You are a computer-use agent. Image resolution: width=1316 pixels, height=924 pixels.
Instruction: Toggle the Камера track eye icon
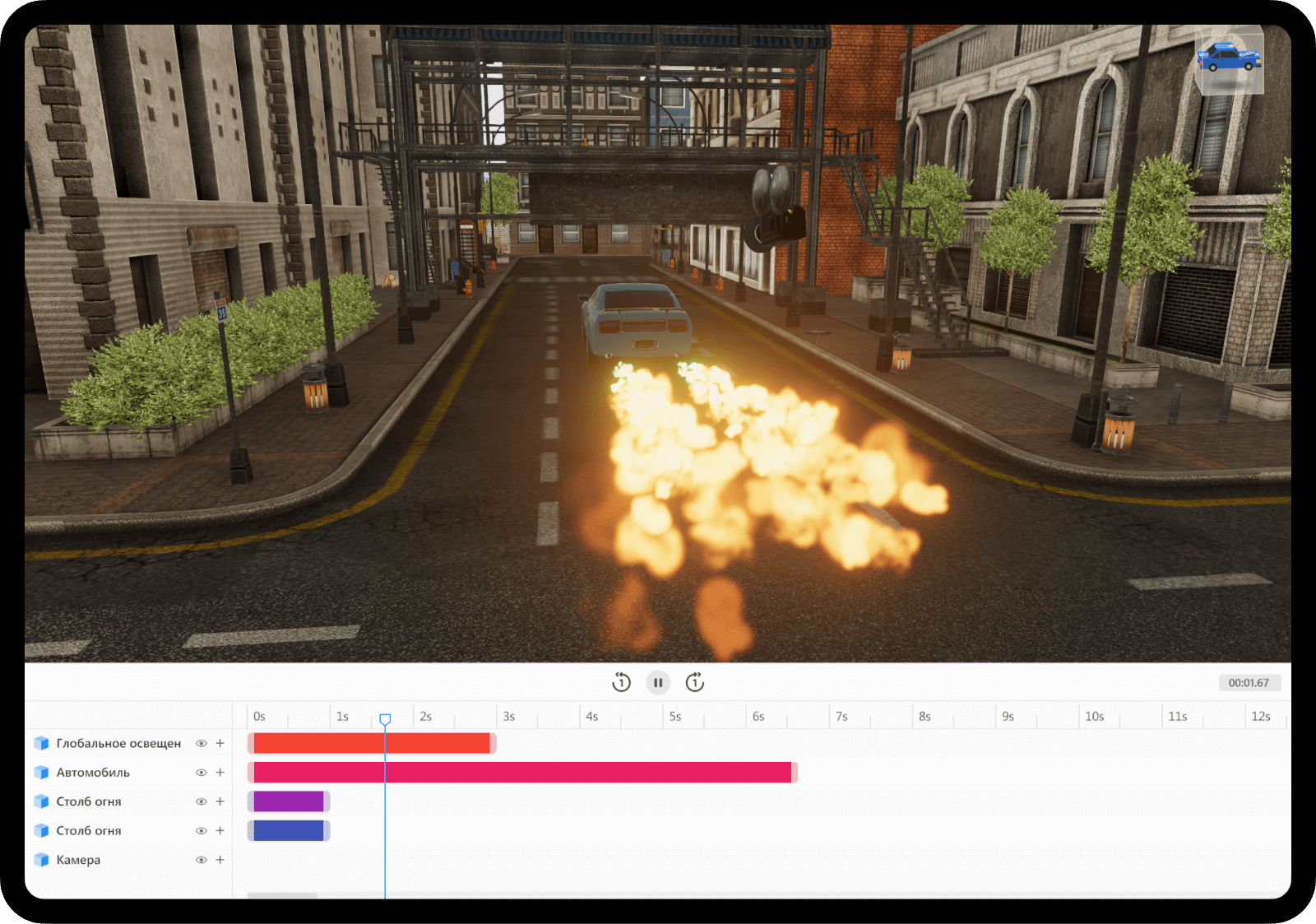pyautogui.click(x=201, y=860)
